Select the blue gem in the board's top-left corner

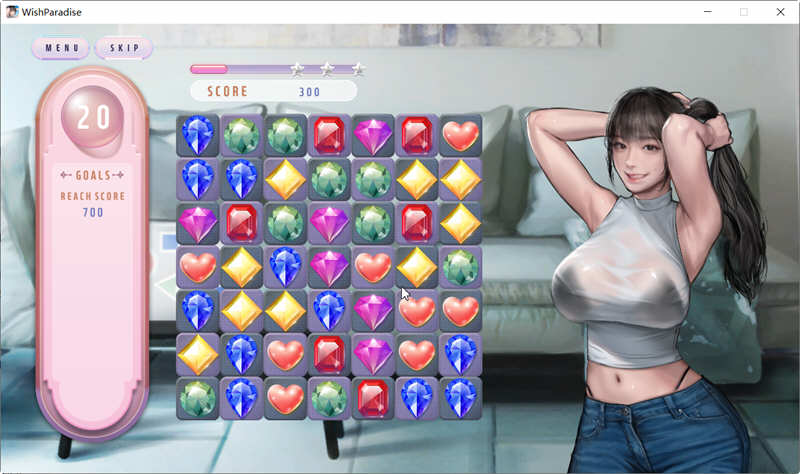[198, 135]
